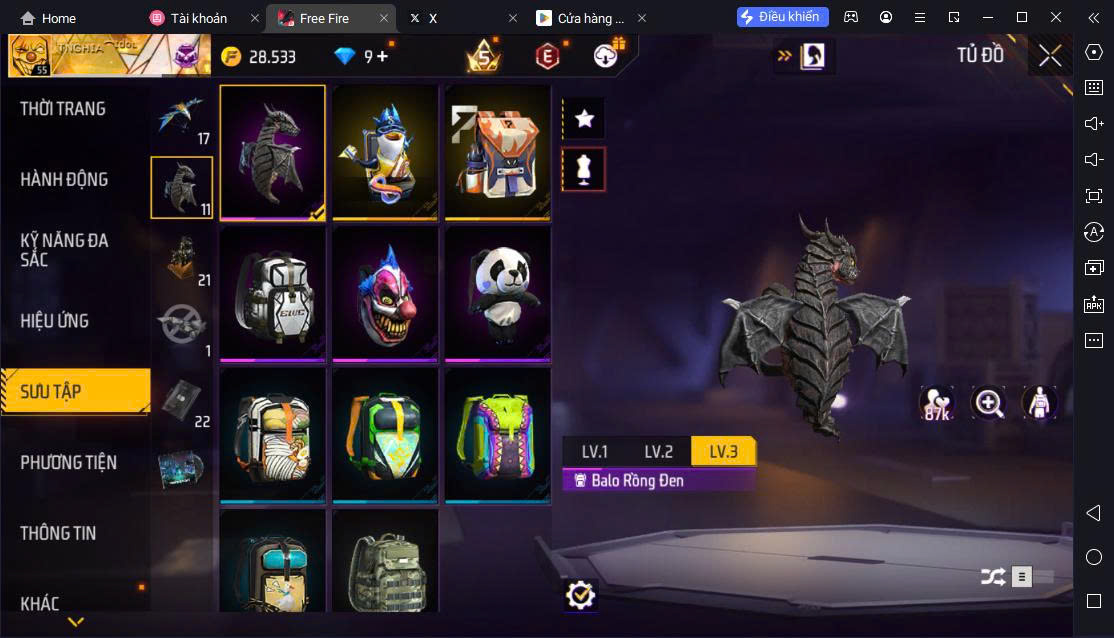Image resolution: width=1114 pixels, height=638 pixels.
Task: Select the 22-count sub-category card icon
Action: point(181,399)
